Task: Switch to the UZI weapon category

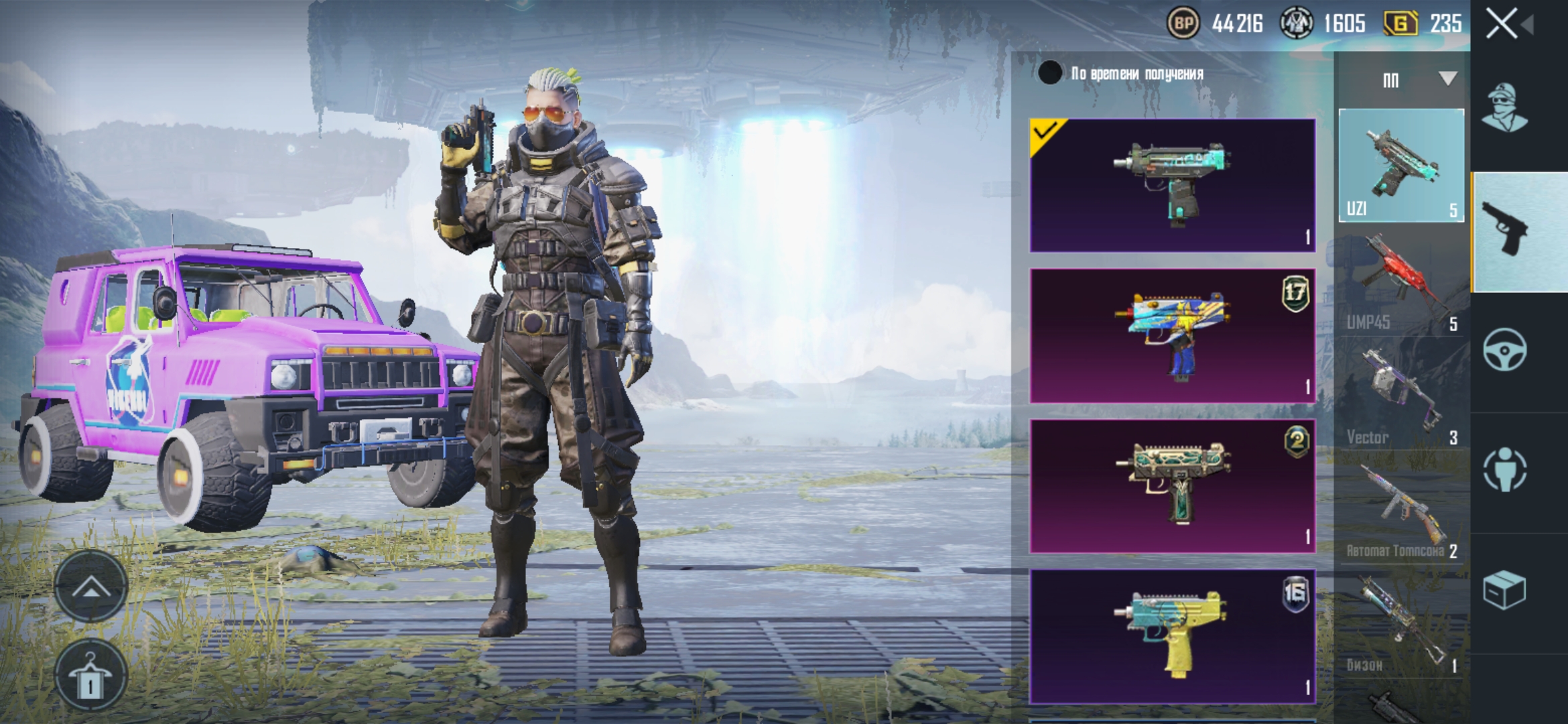Action: pos(1401,166)
